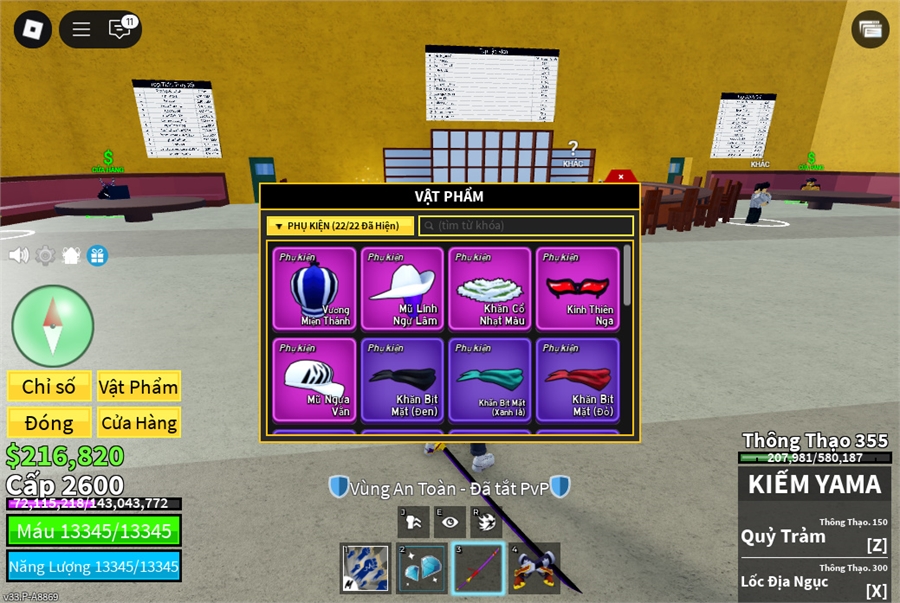This screenshot has height=603, width=900.
Task: Open the Cửa Hàng shop
Action: pos(138,423)
